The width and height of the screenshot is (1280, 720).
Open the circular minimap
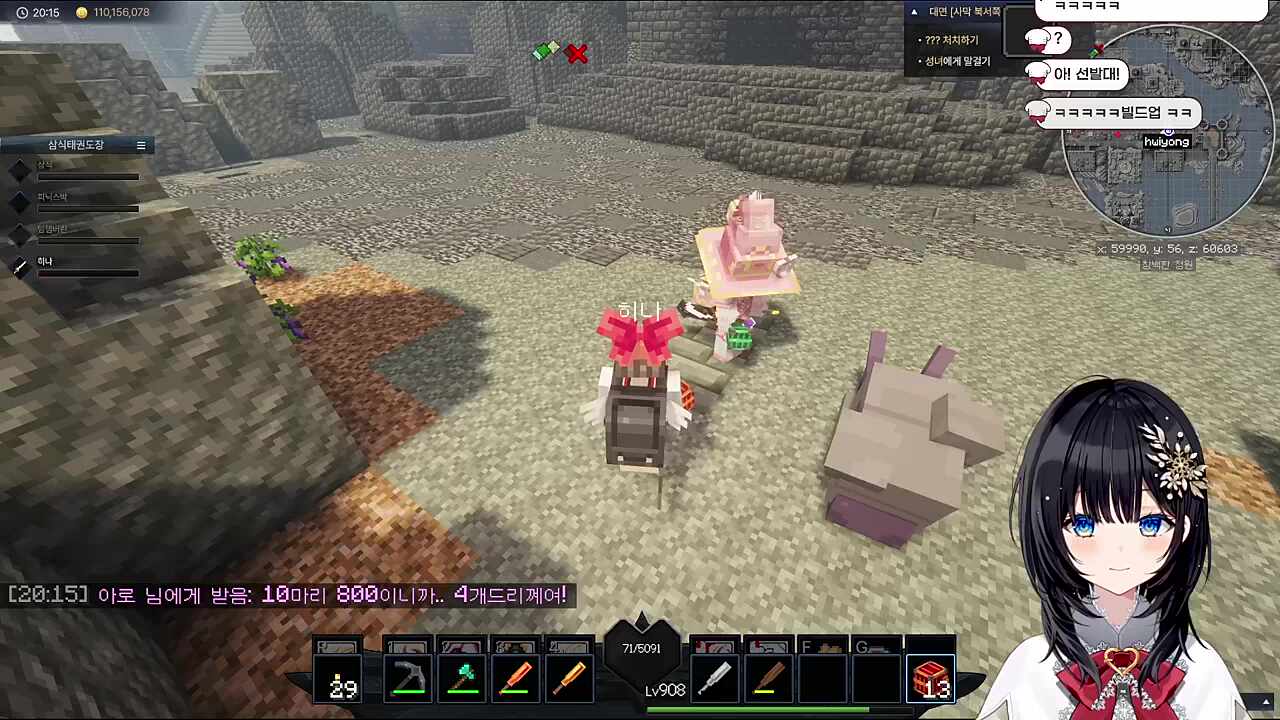[1166, 131]
